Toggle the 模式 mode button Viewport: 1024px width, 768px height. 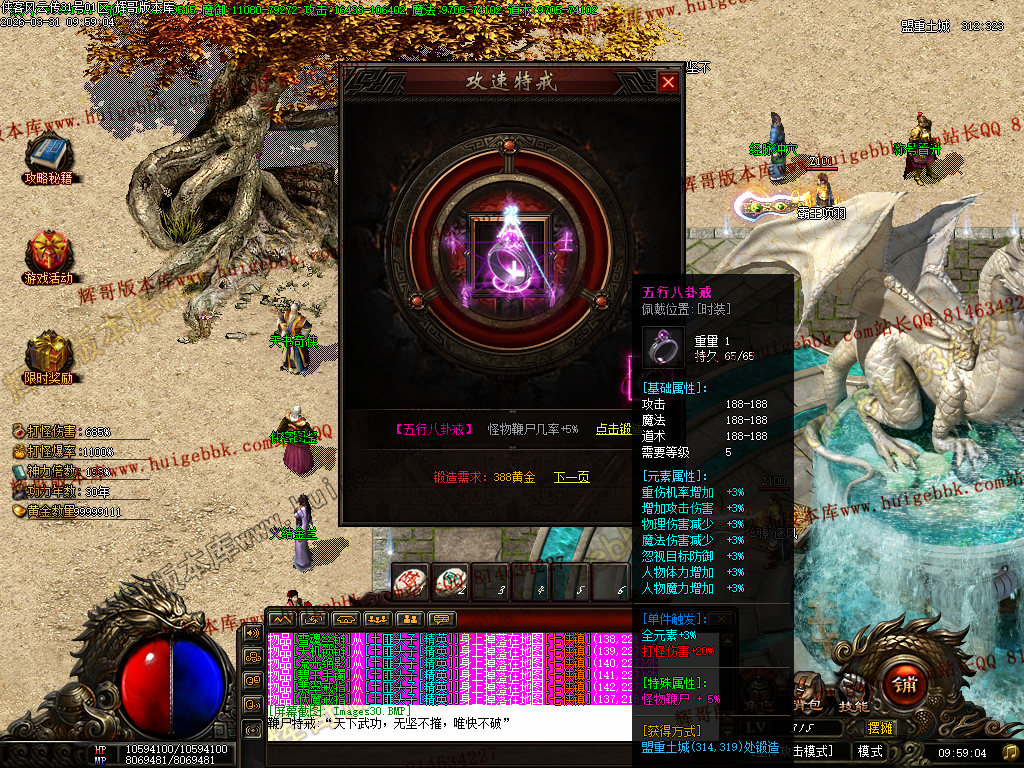tap(870, 751)
